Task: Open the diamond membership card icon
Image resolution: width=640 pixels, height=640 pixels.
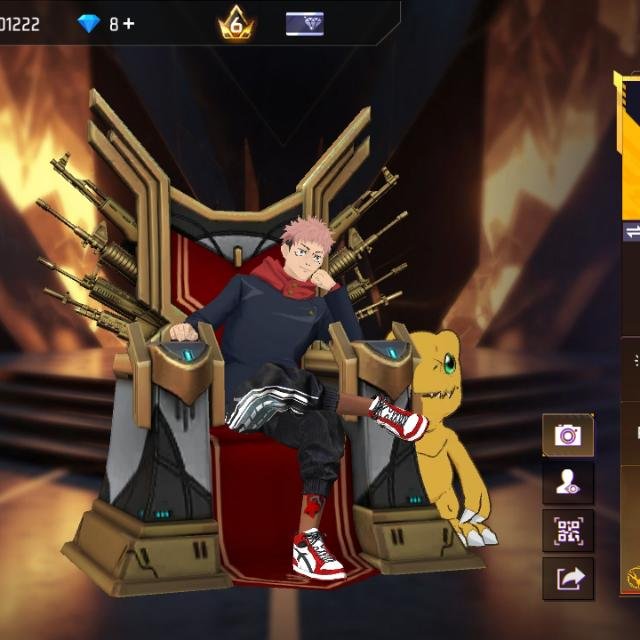Action: [304, 23]
